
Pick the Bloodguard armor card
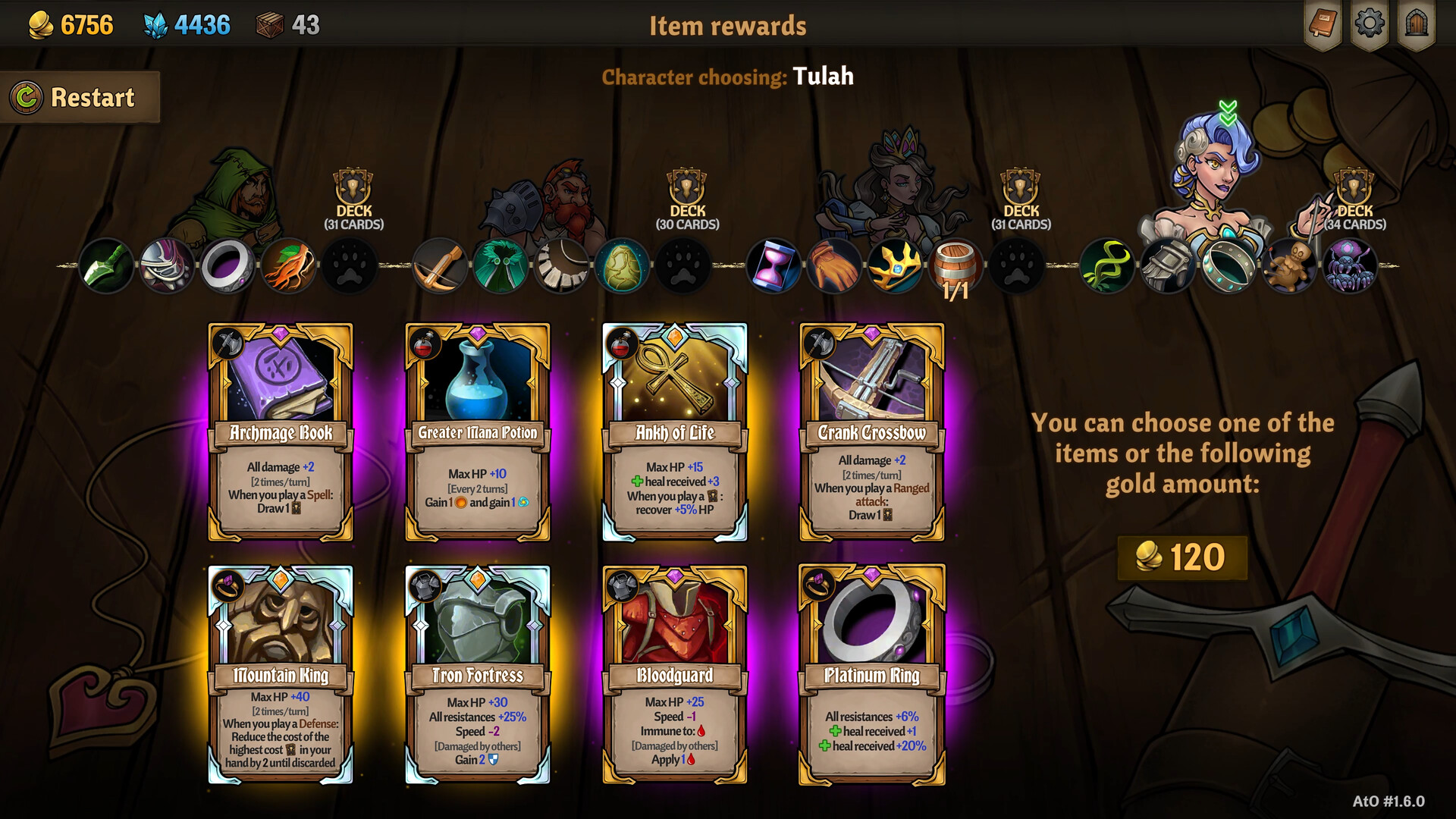coord(675,674)
